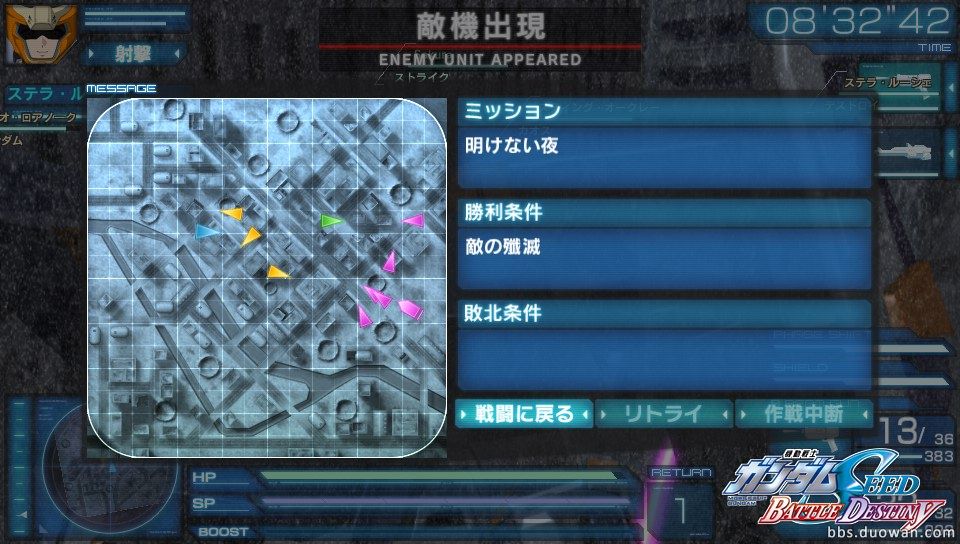Select 戦闘に戻る to return to battle
This screenshot has height=544, width=960.
coord(524,413)
